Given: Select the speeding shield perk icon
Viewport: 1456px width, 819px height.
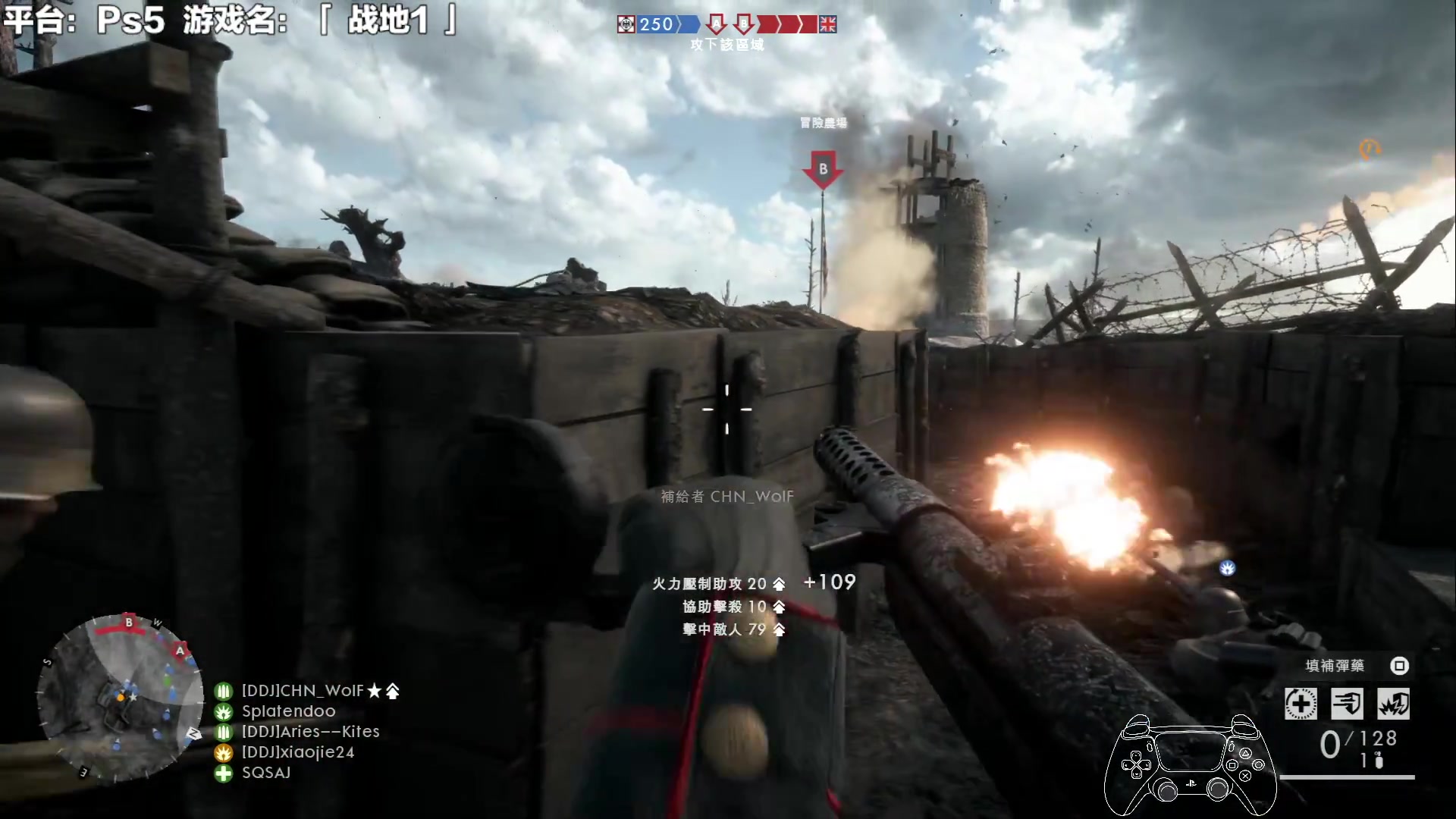Looking at the screenshot, I should [x=1348, y=704].
